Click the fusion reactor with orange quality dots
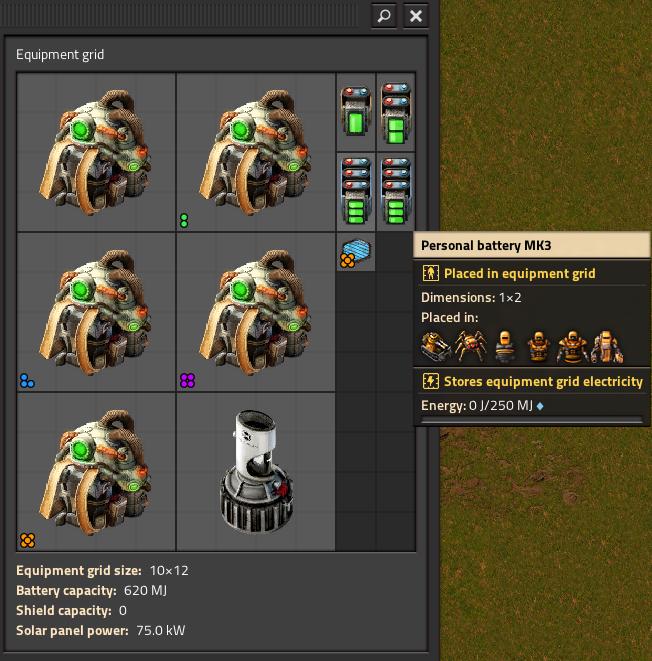The height and width of the screenshot is (661, 652). coord(97,472)
